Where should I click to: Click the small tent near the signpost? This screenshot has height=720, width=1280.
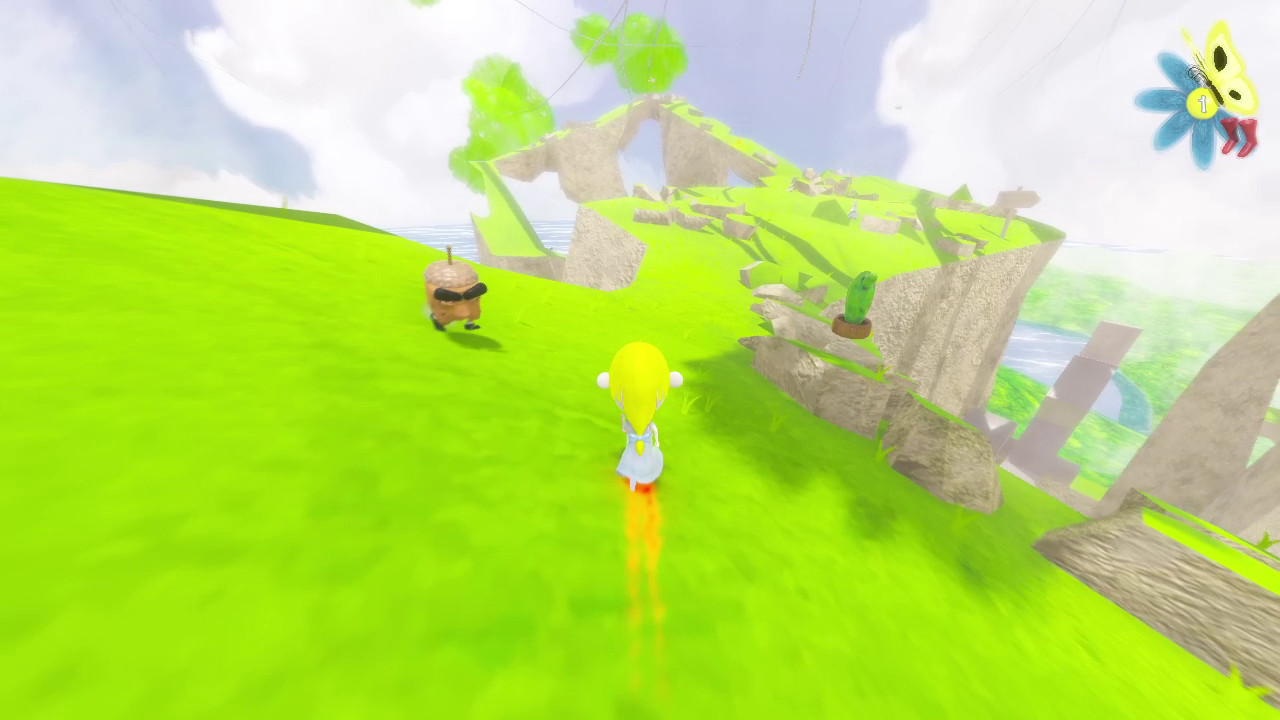pyautogui.click(x=854, y=212)
